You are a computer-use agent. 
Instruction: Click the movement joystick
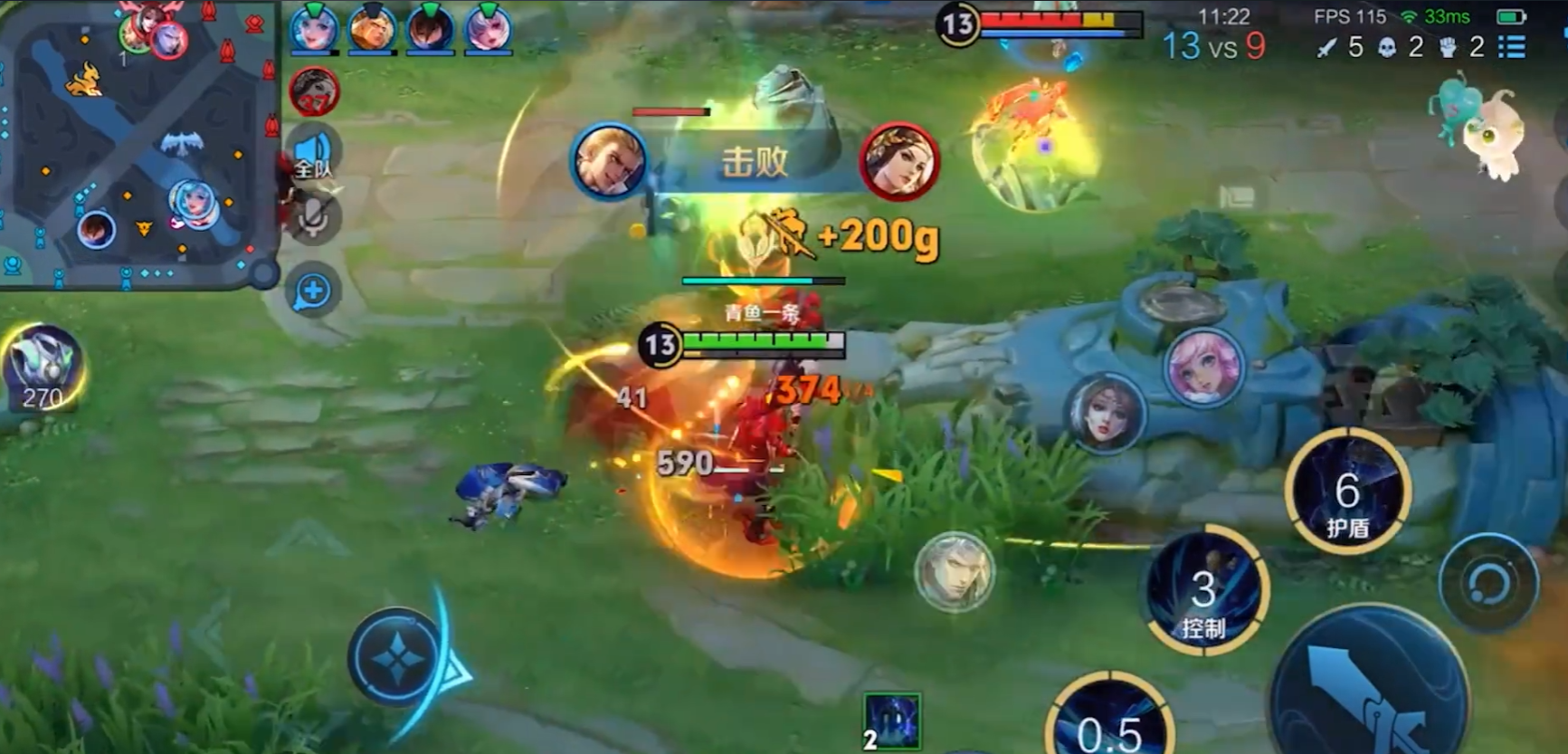396,657
